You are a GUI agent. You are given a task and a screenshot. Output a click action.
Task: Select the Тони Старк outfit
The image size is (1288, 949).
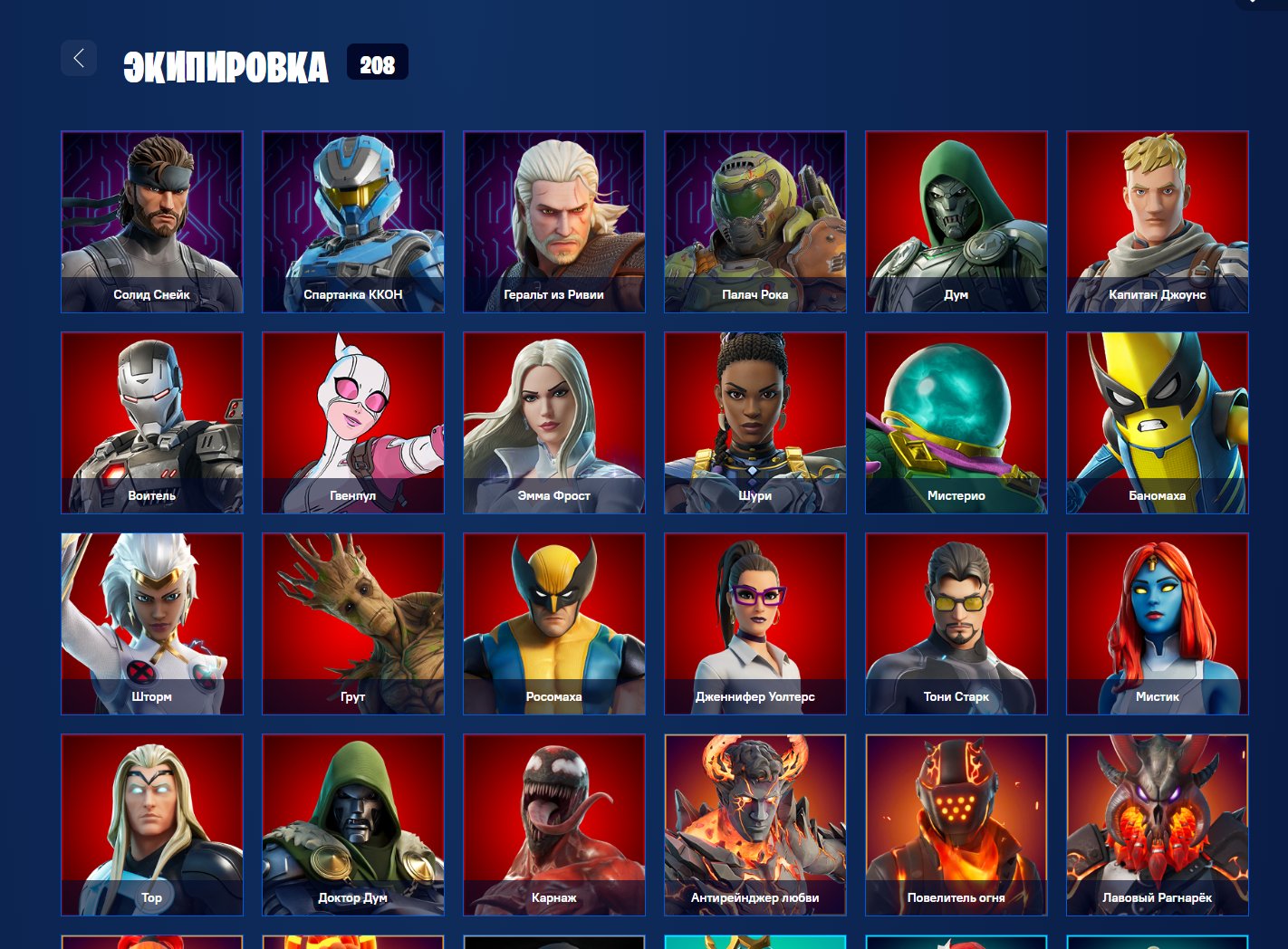tap(956, 624)
